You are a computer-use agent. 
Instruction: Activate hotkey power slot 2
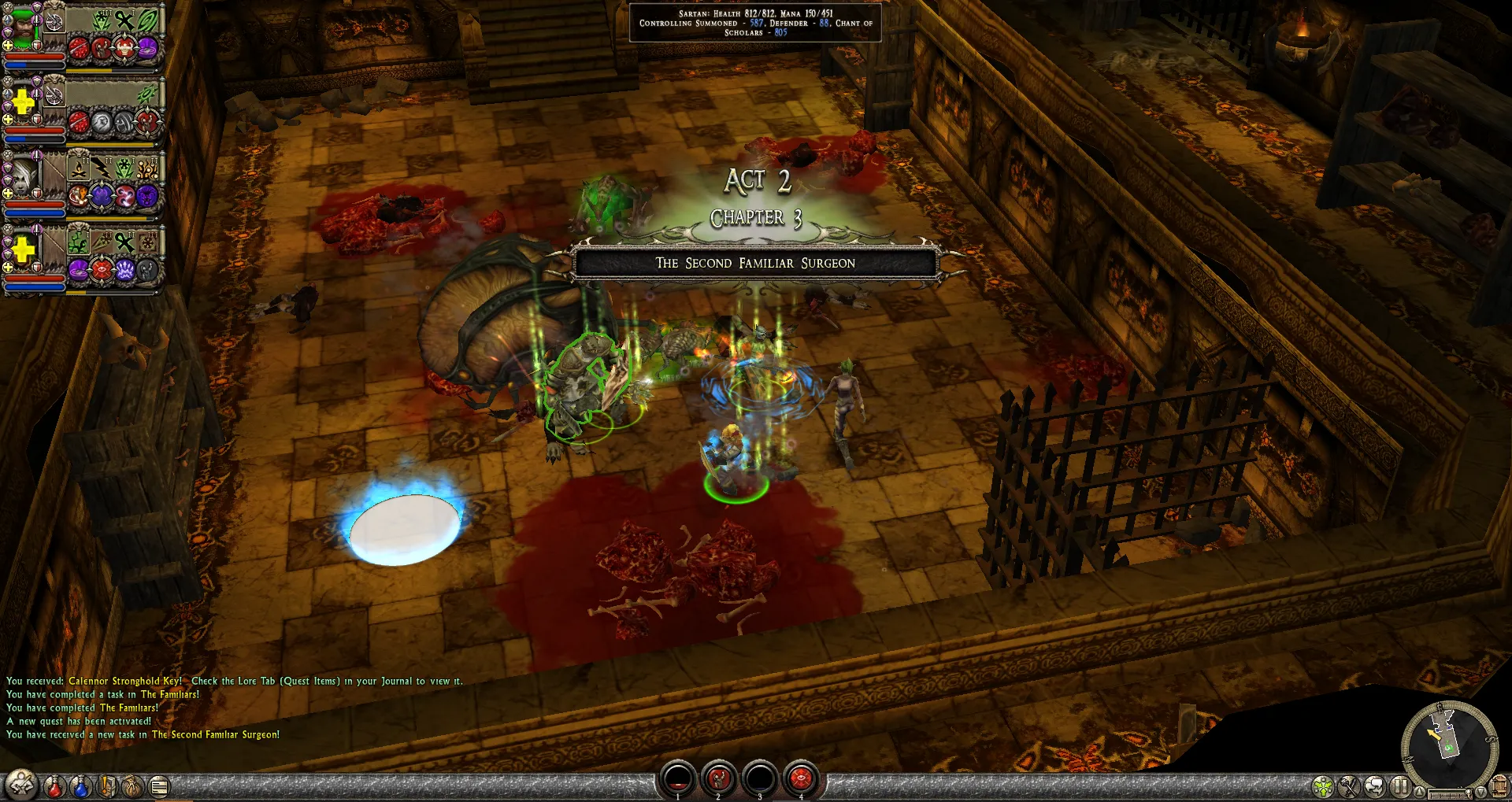pos(718,778)
